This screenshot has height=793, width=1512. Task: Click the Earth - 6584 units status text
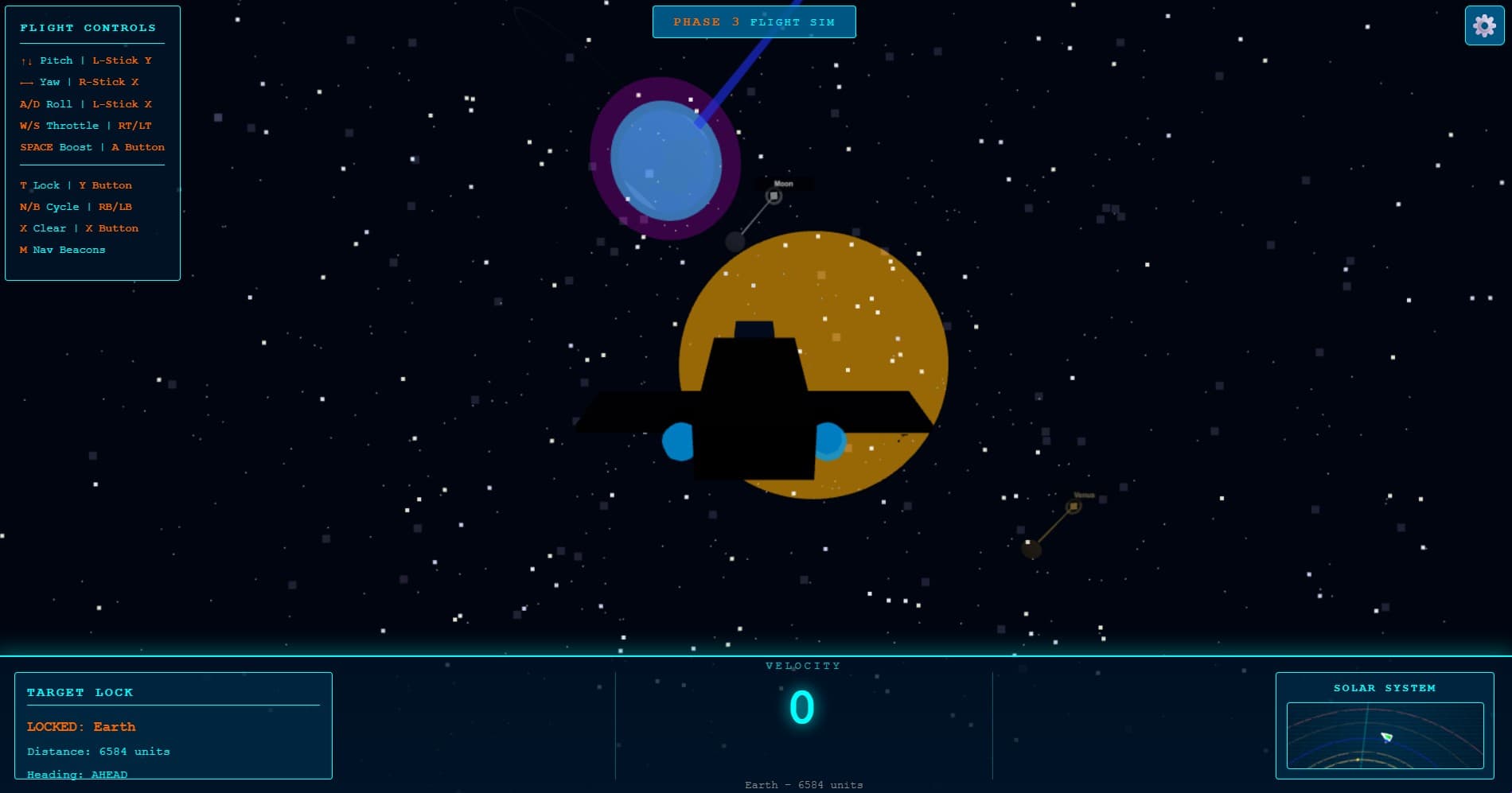804,785
